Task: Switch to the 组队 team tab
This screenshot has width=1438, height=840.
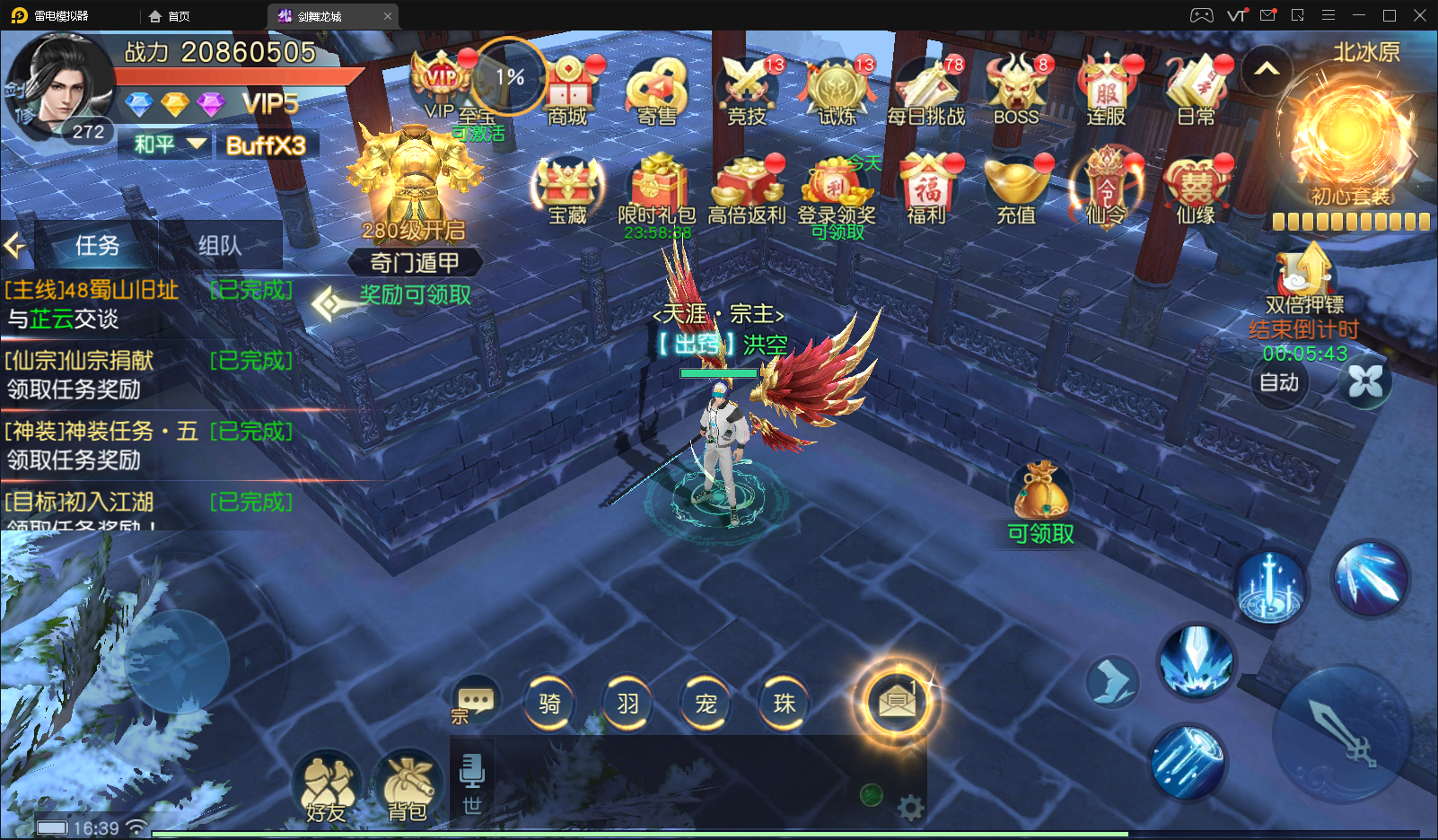Action: click(x=220, y=245)
